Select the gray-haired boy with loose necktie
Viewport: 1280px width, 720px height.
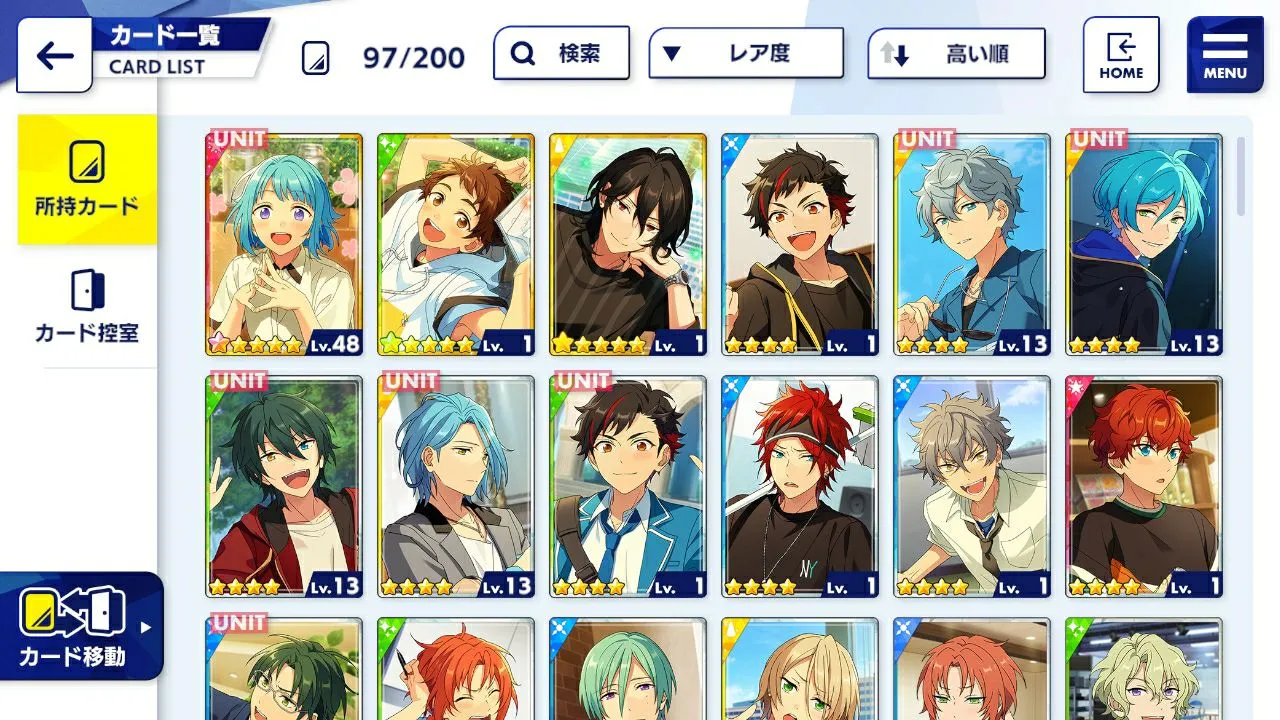972,486
